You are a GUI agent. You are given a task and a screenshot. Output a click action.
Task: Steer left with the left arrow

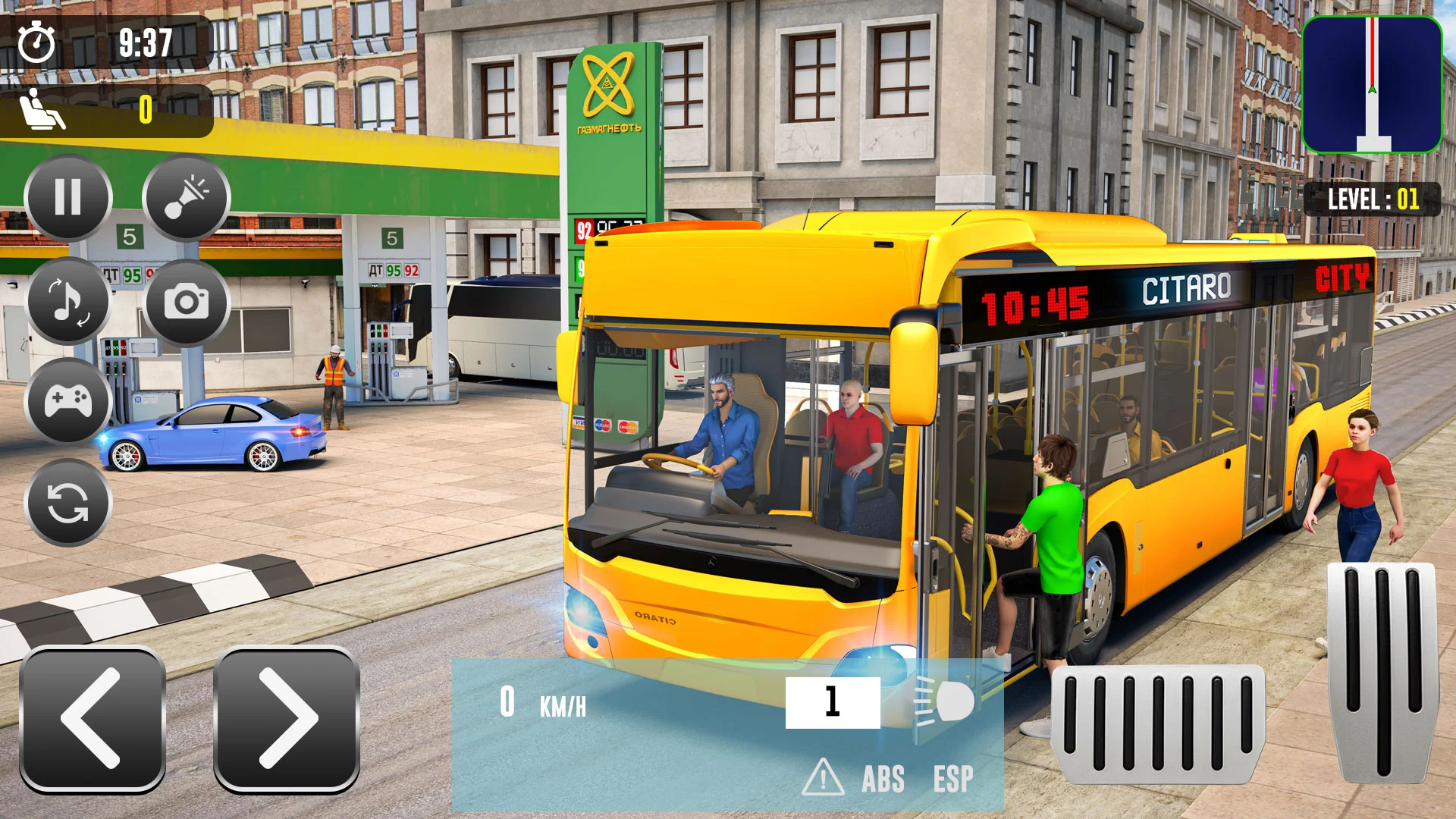[93, 718]
